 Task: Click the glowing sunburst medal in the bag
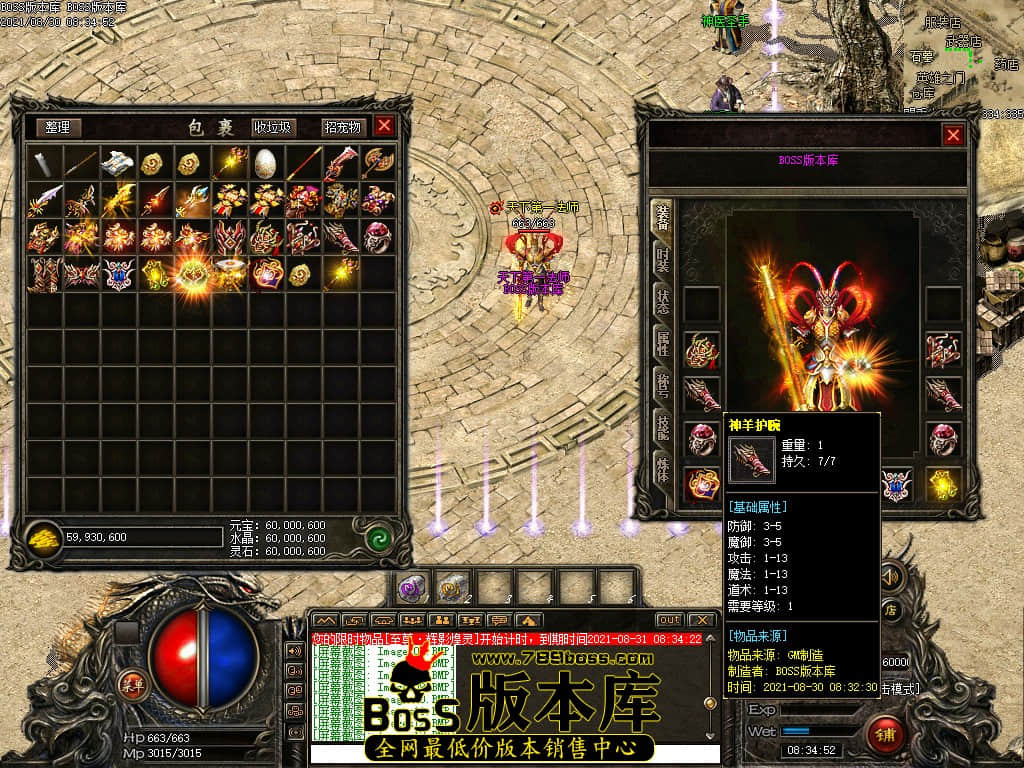(192, 273)
